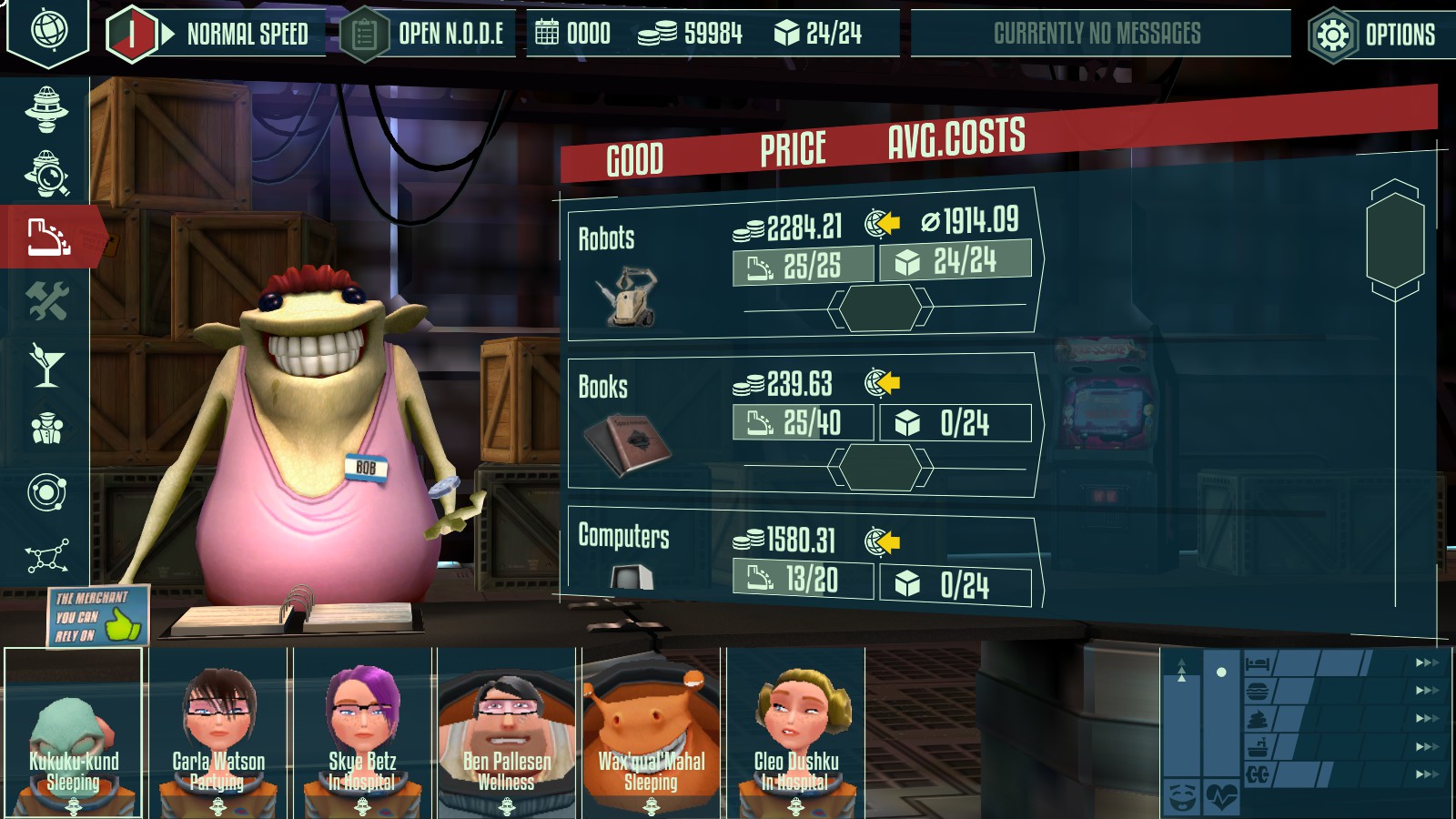
Task: Open the crew members sidebar tab
Action: (x=46, y=428)
